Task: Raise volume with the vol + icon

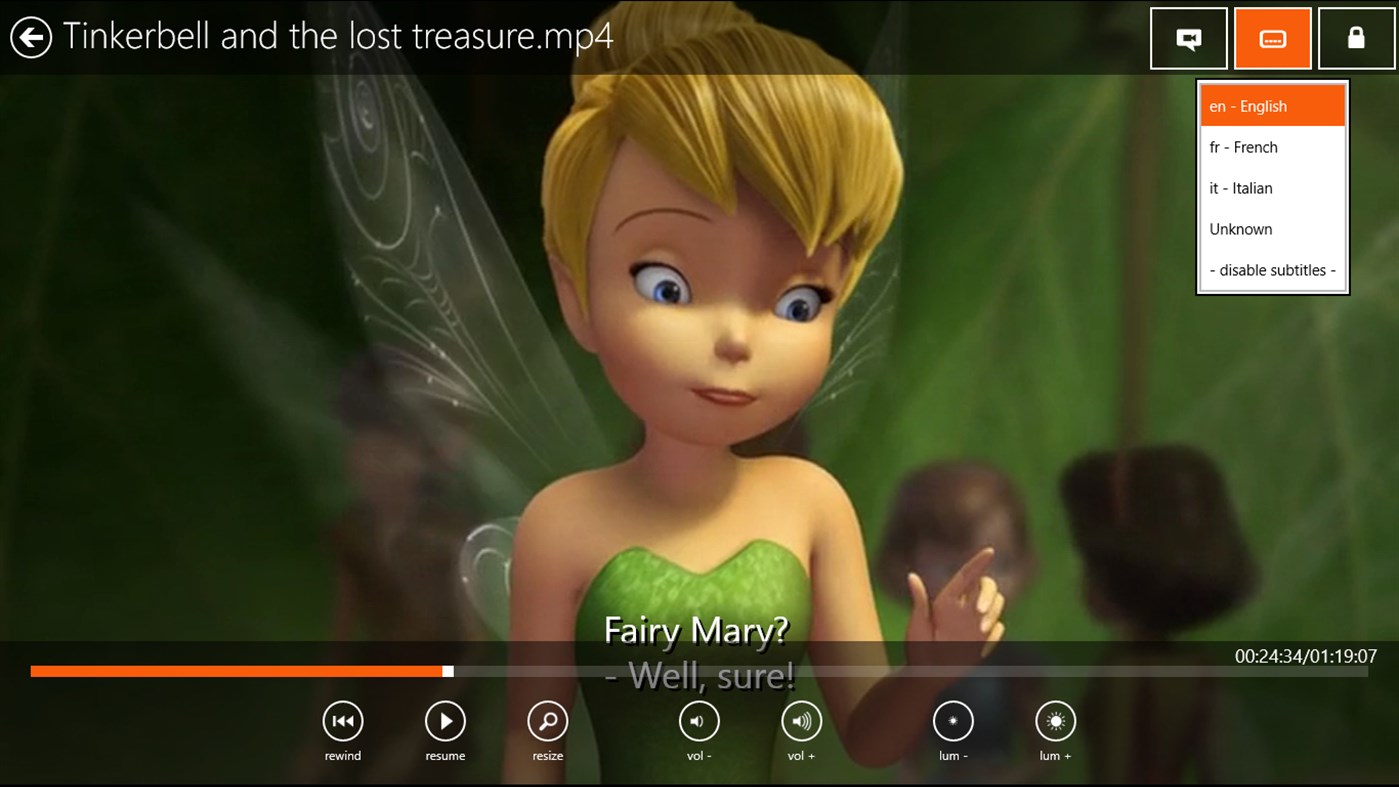Action: [x=801, y=720]
